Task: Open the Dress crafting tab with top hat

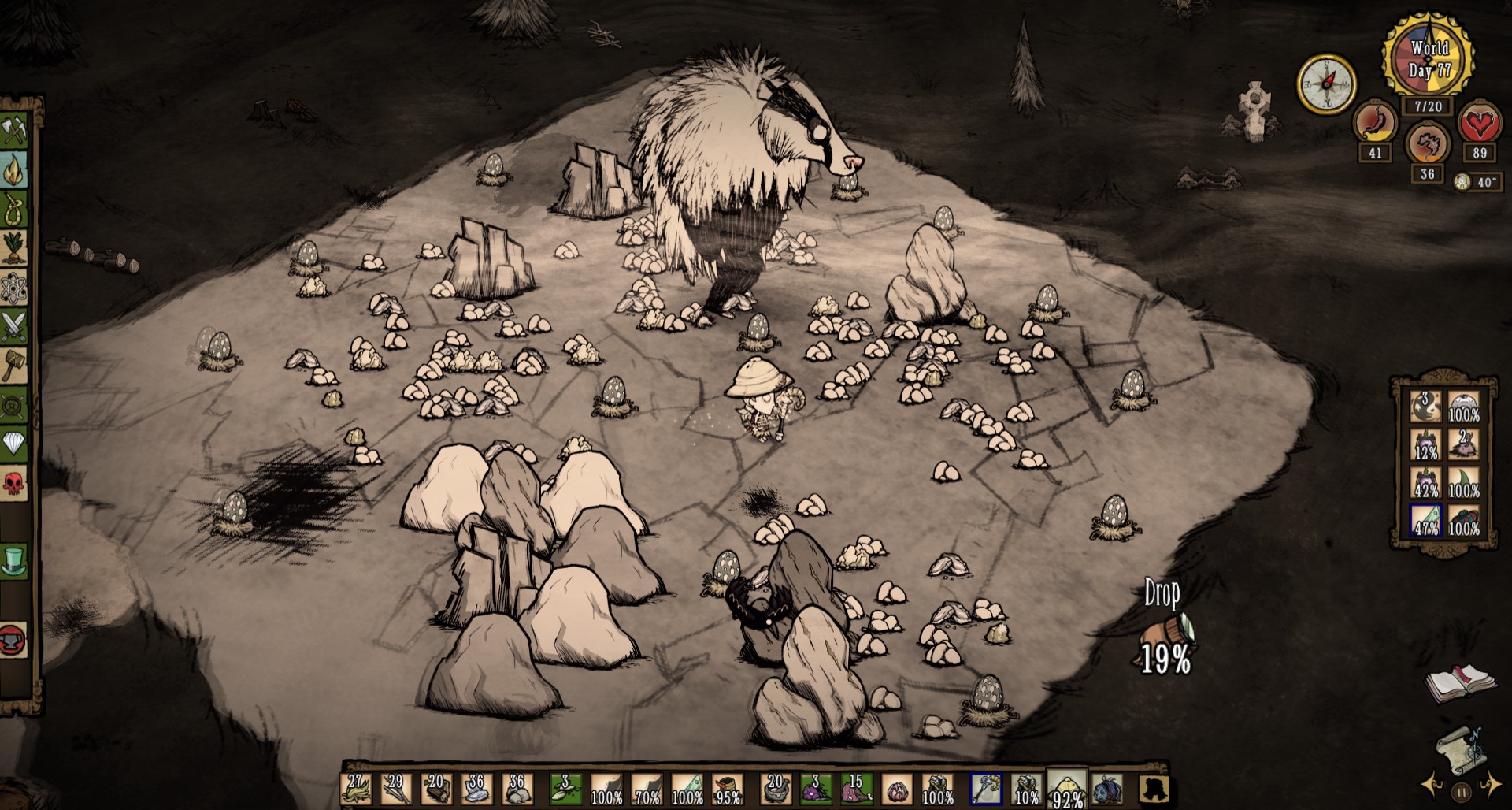Action: tap(14, 560)
